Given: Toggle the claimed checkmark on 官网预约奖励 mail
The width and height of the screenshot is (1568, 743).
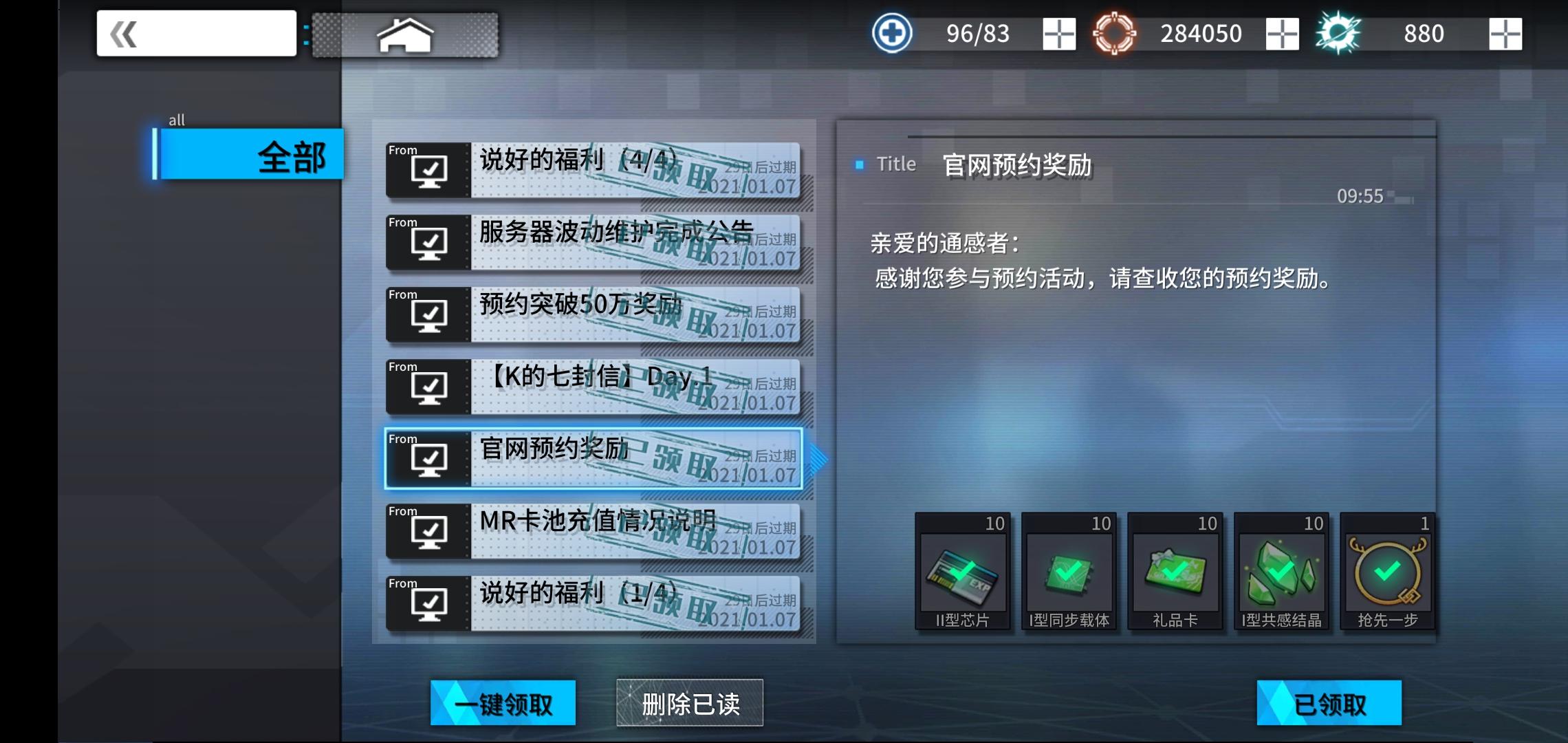Looking at the screenshot, I should coord(430,460).
